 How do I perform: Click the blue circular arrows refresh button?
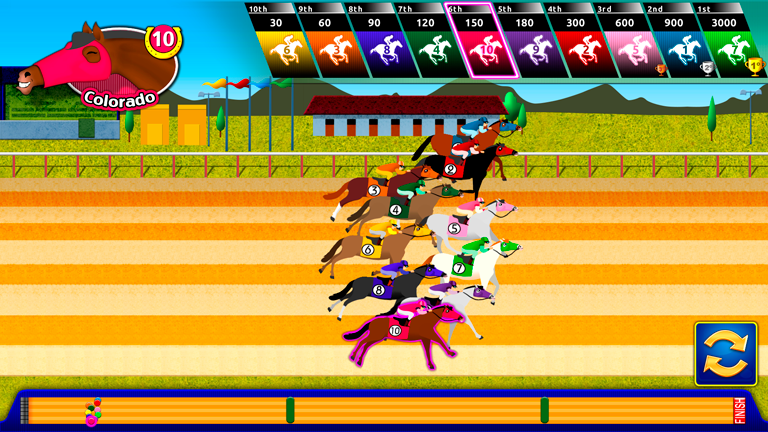tap(726, 353)
